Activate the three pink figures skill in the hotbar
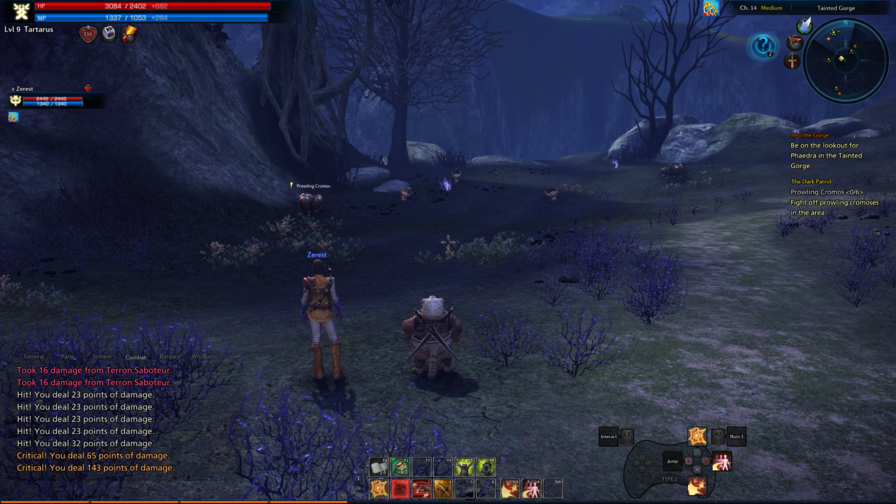The width and height of the screenshot is (896, 504). (x=531, y=489)
